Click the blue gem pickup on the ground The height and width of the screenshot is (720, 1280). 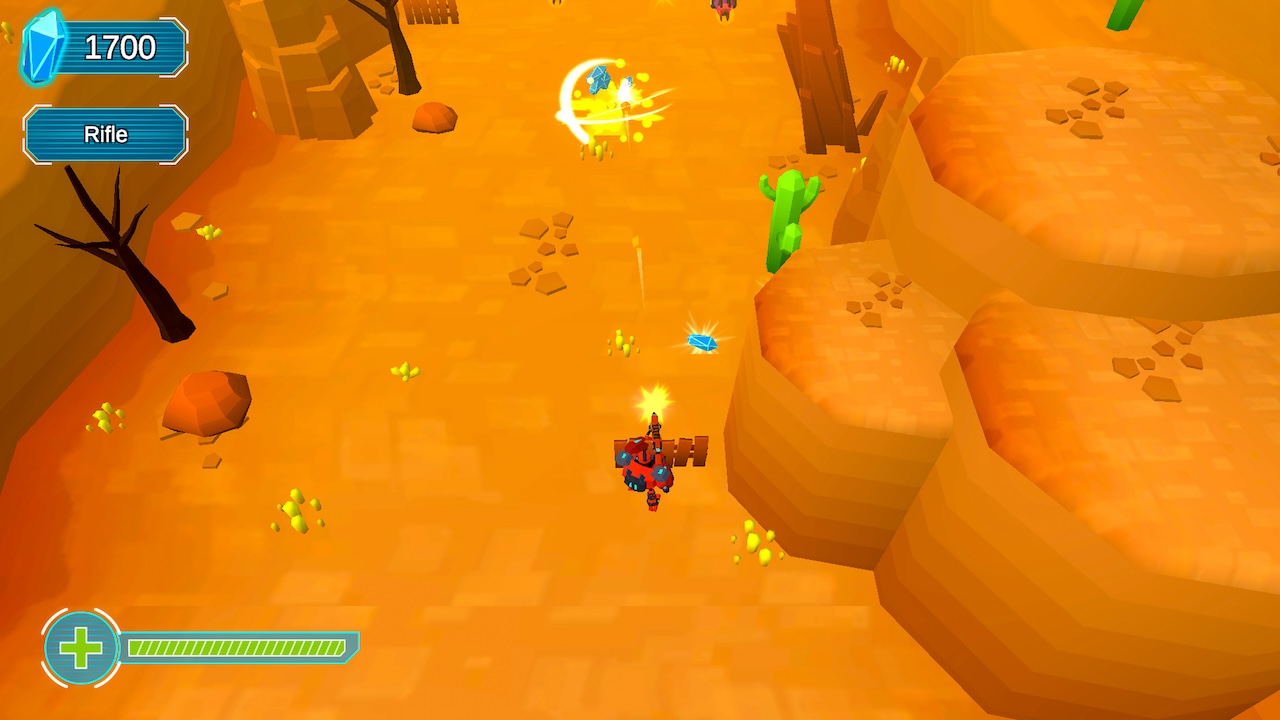pos(702,341)
